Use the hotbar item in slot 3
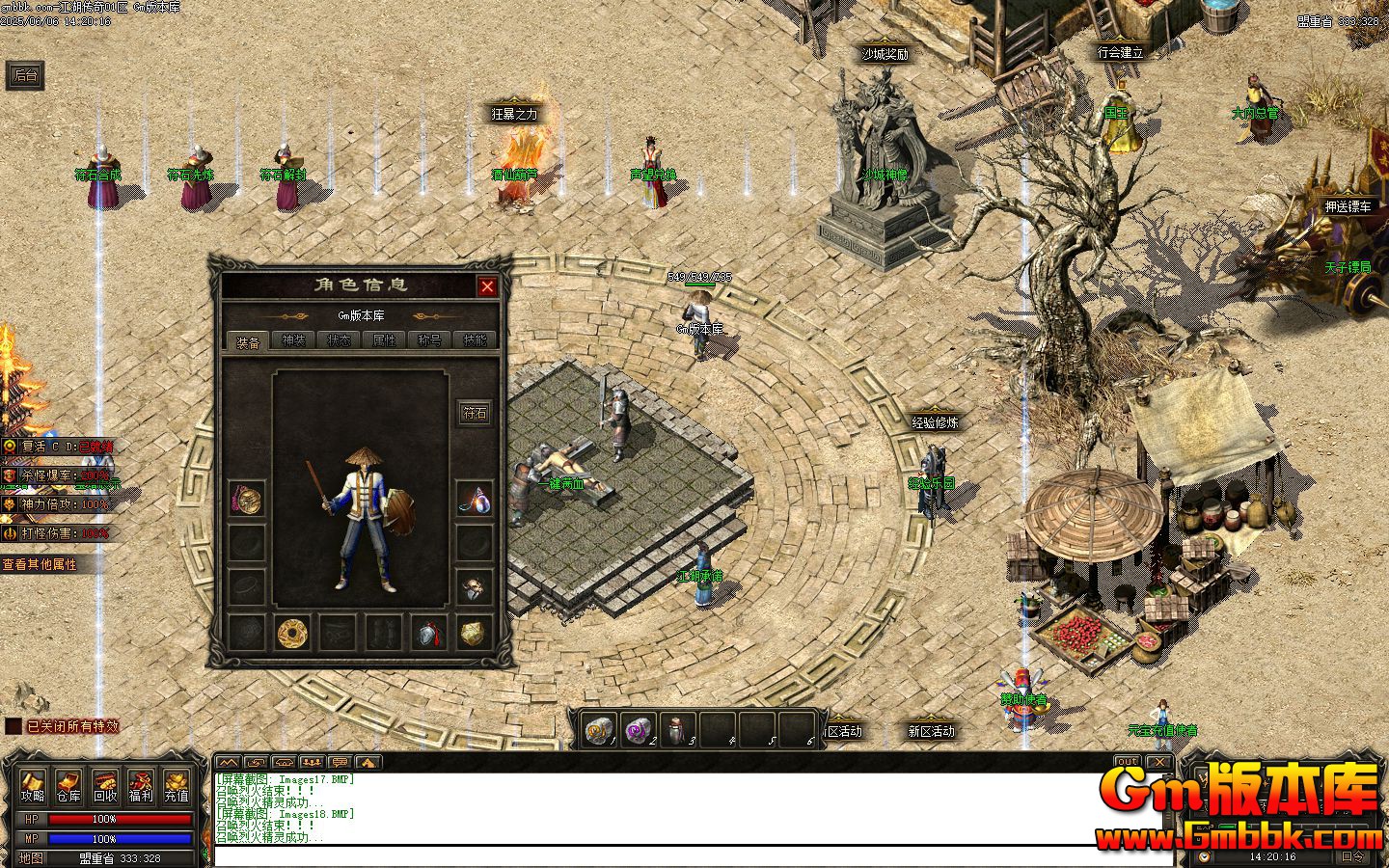 point(681,731)
